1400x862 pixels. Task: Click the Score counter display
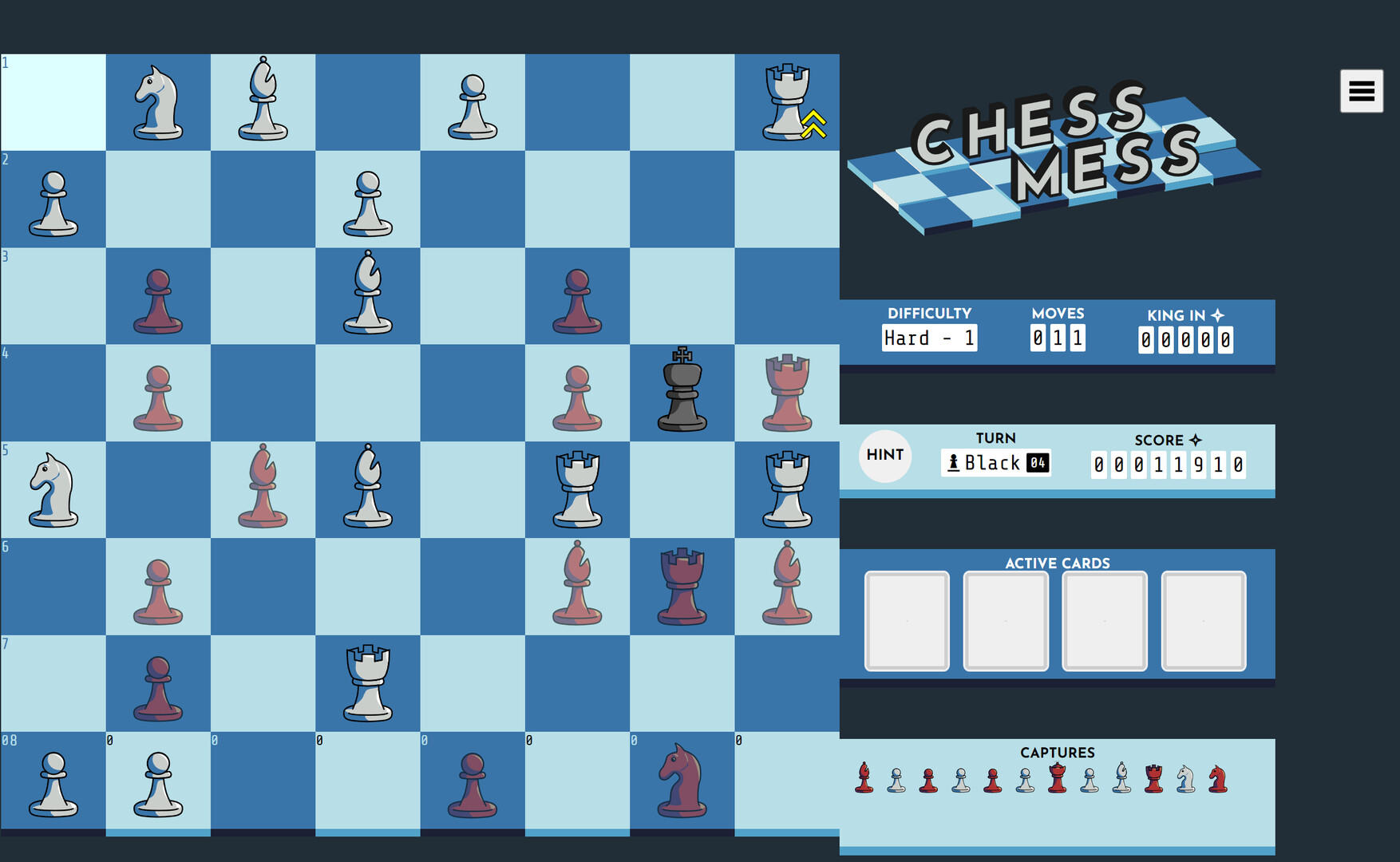tap(1168, 463)
